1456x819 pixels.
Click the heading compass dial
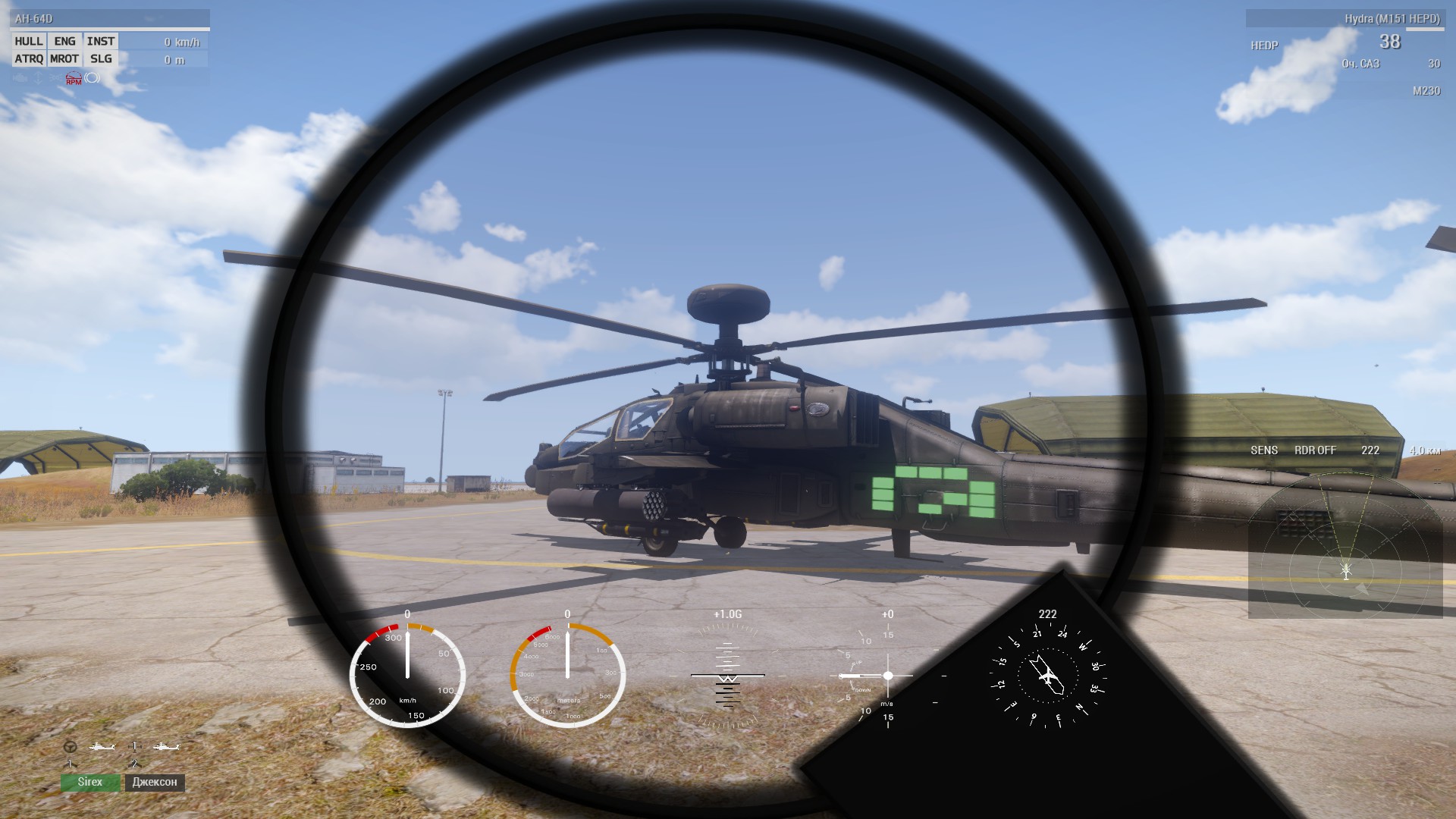tap(1047, 674)
